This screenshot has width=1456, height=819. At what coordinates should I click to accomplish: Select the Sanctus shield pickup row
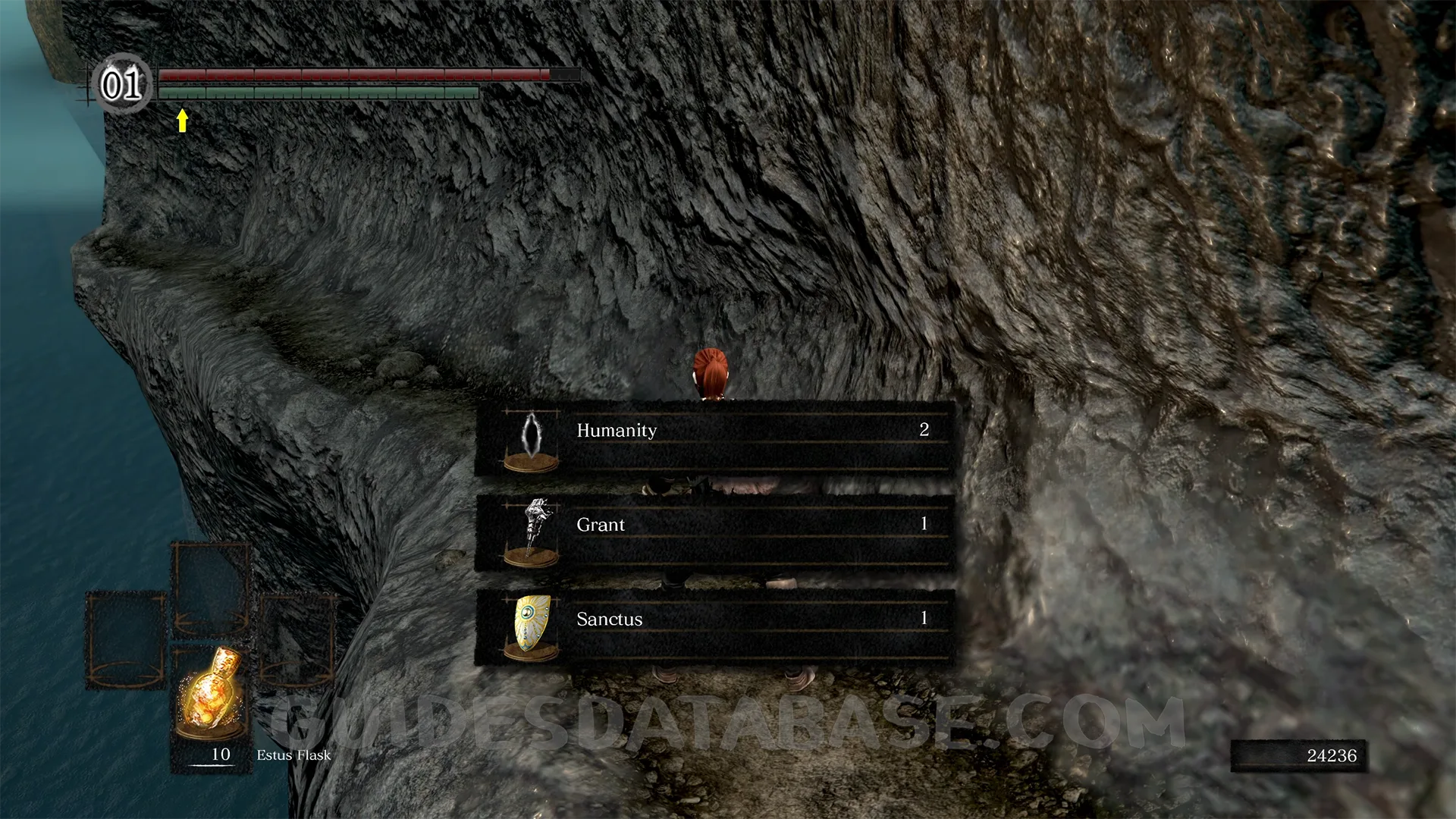pos(714,626)
